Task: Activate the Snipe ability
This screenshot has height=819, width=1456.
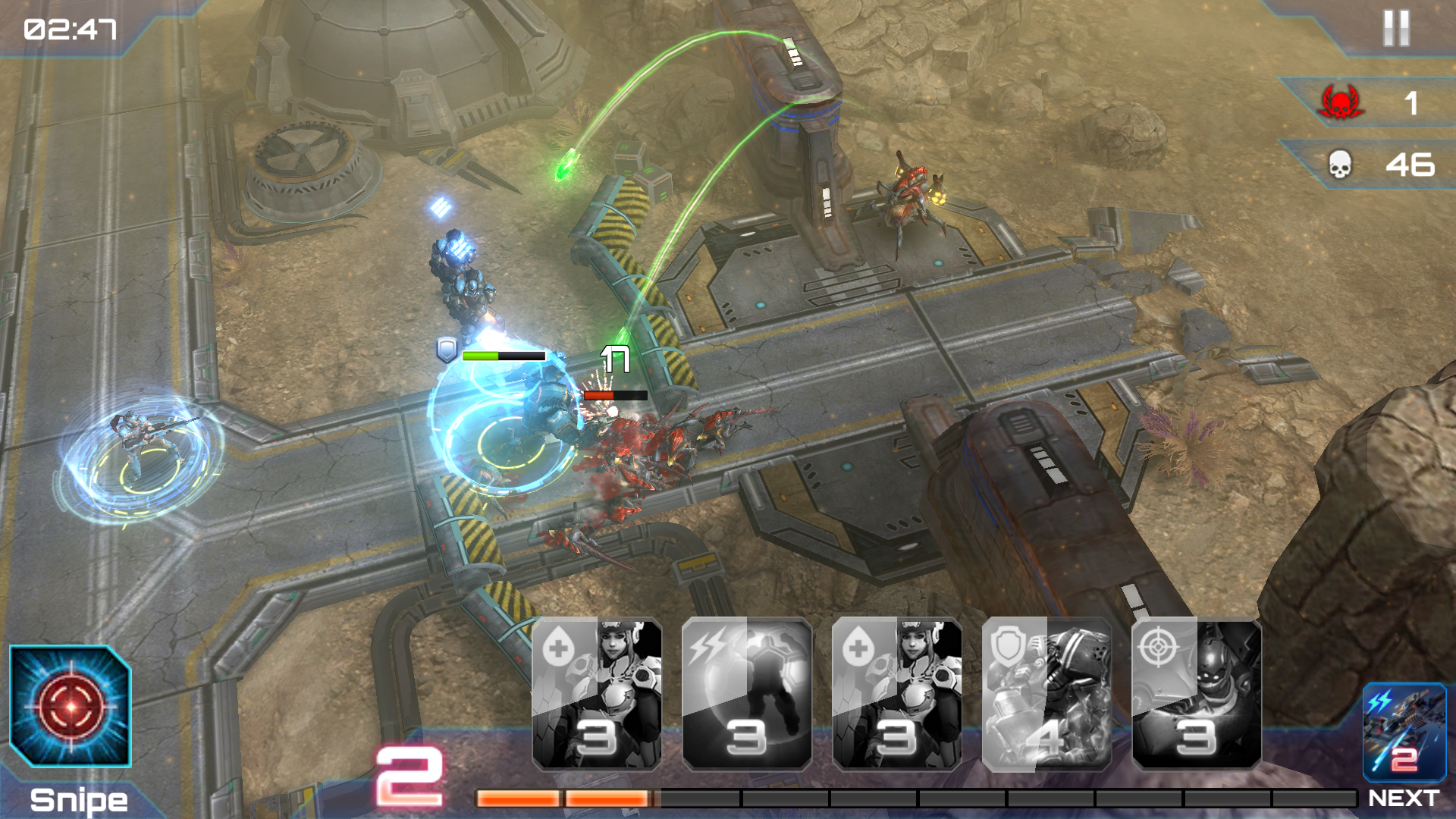Action: (x=70, y=707)
